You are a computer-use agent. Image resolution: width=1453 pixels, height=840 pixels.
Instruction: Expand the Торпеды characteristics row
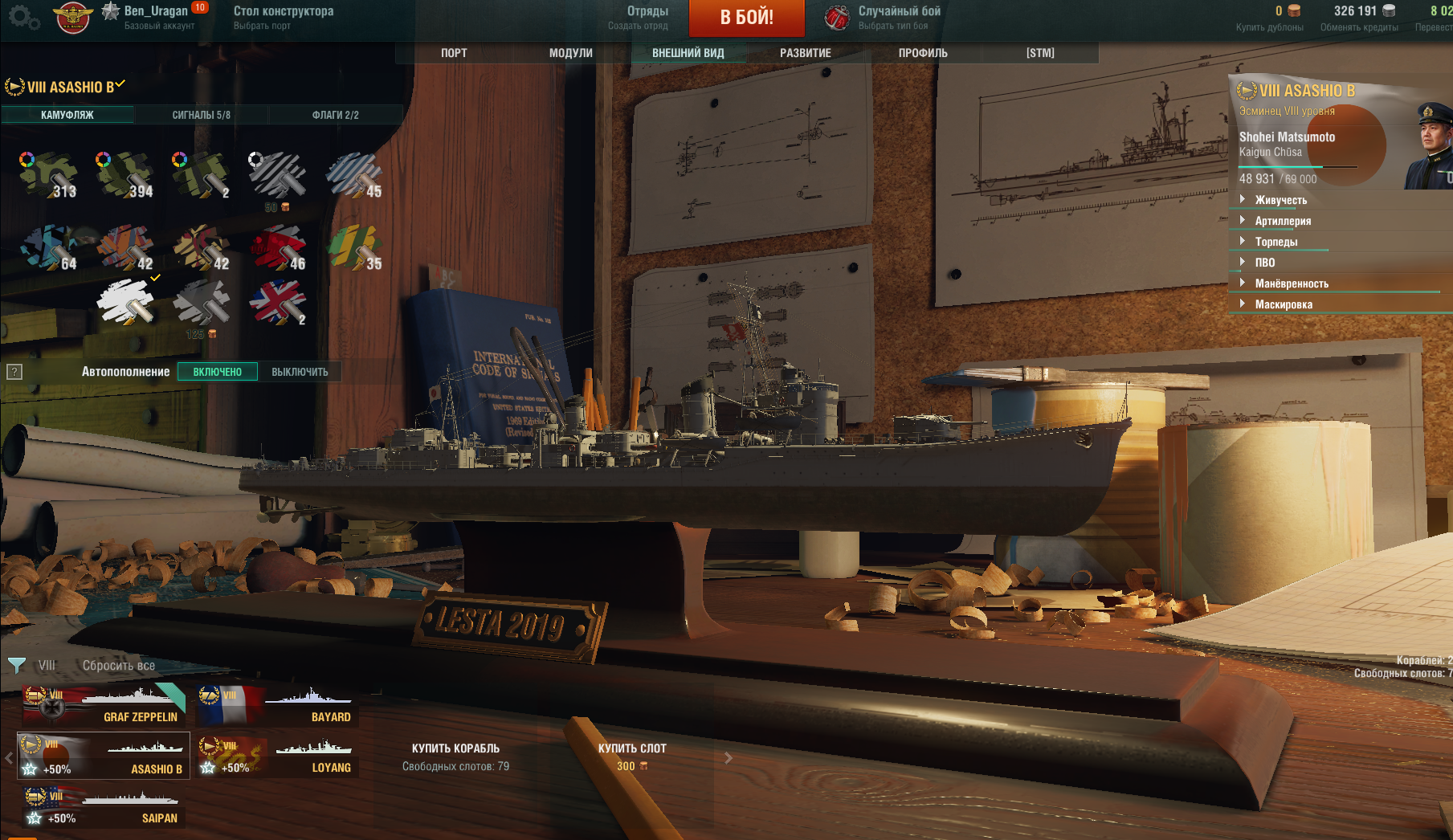point(1276,242)
